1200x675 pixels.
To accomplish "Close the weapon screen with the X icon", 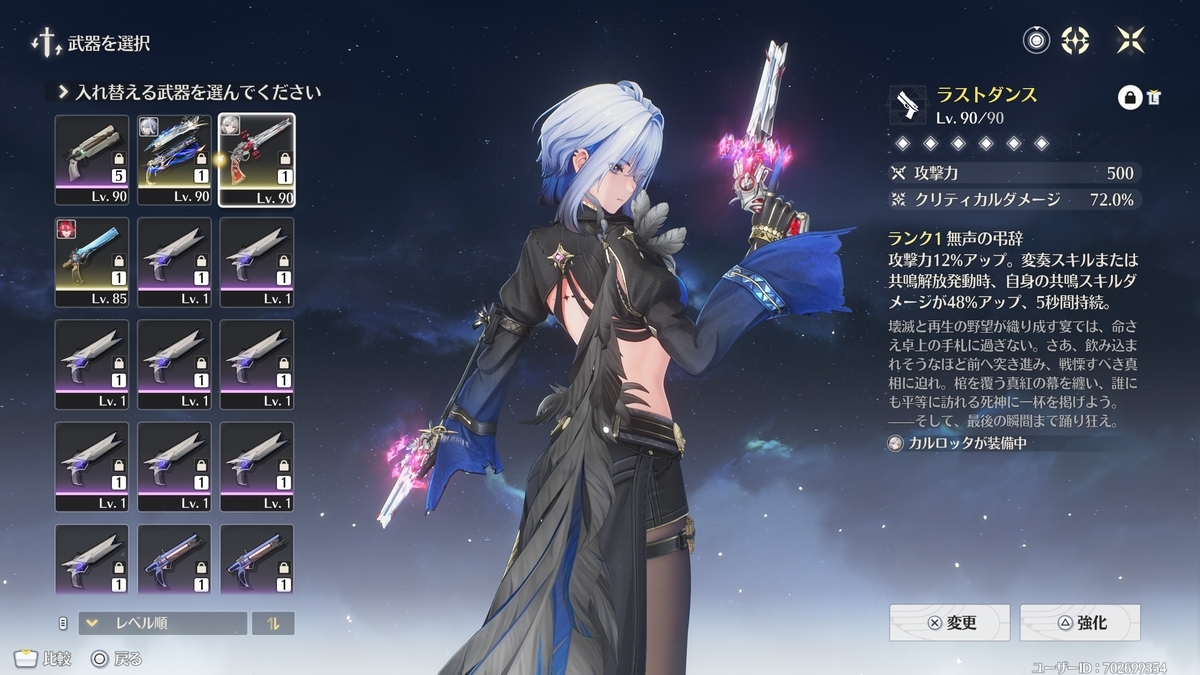I will (x=1130, y=40).
